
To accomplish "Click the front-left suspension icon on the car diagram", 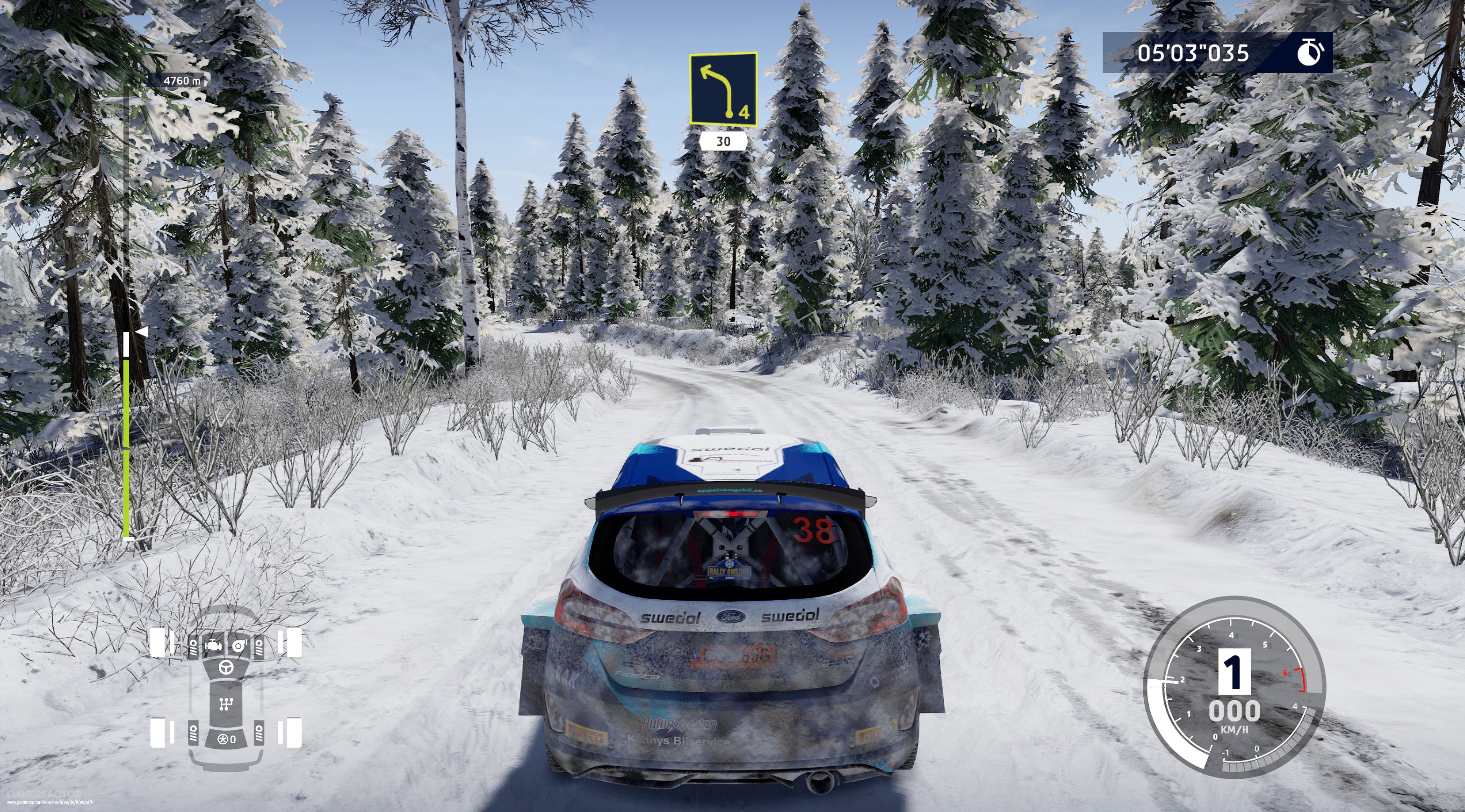I will click(194, 647).
